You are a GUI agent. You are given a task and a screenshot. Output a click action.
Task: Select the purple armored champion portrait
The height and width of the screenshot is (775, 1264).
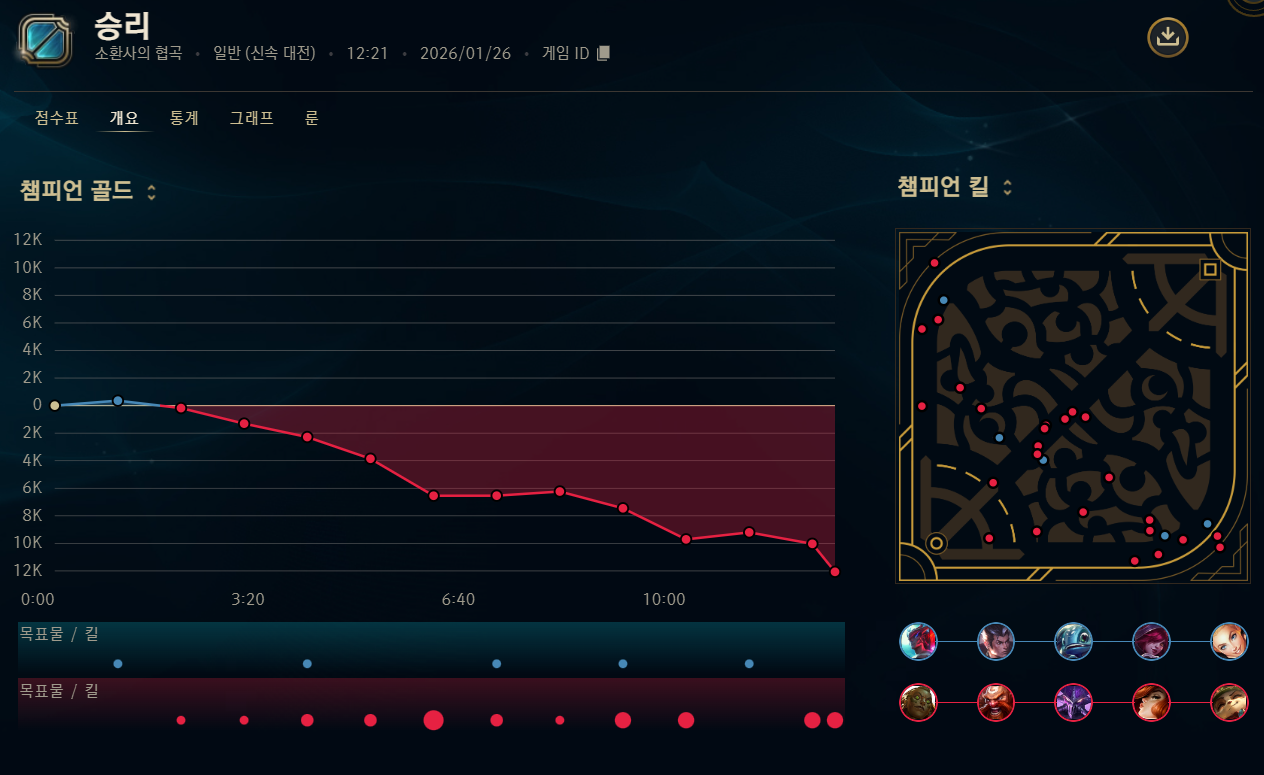(1074, 702)
